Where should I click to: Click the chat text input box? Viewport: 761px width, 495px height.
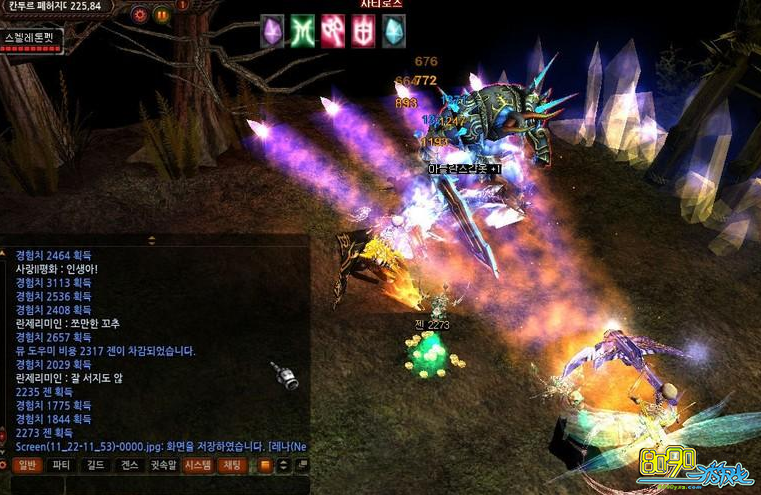coord(150,484)
